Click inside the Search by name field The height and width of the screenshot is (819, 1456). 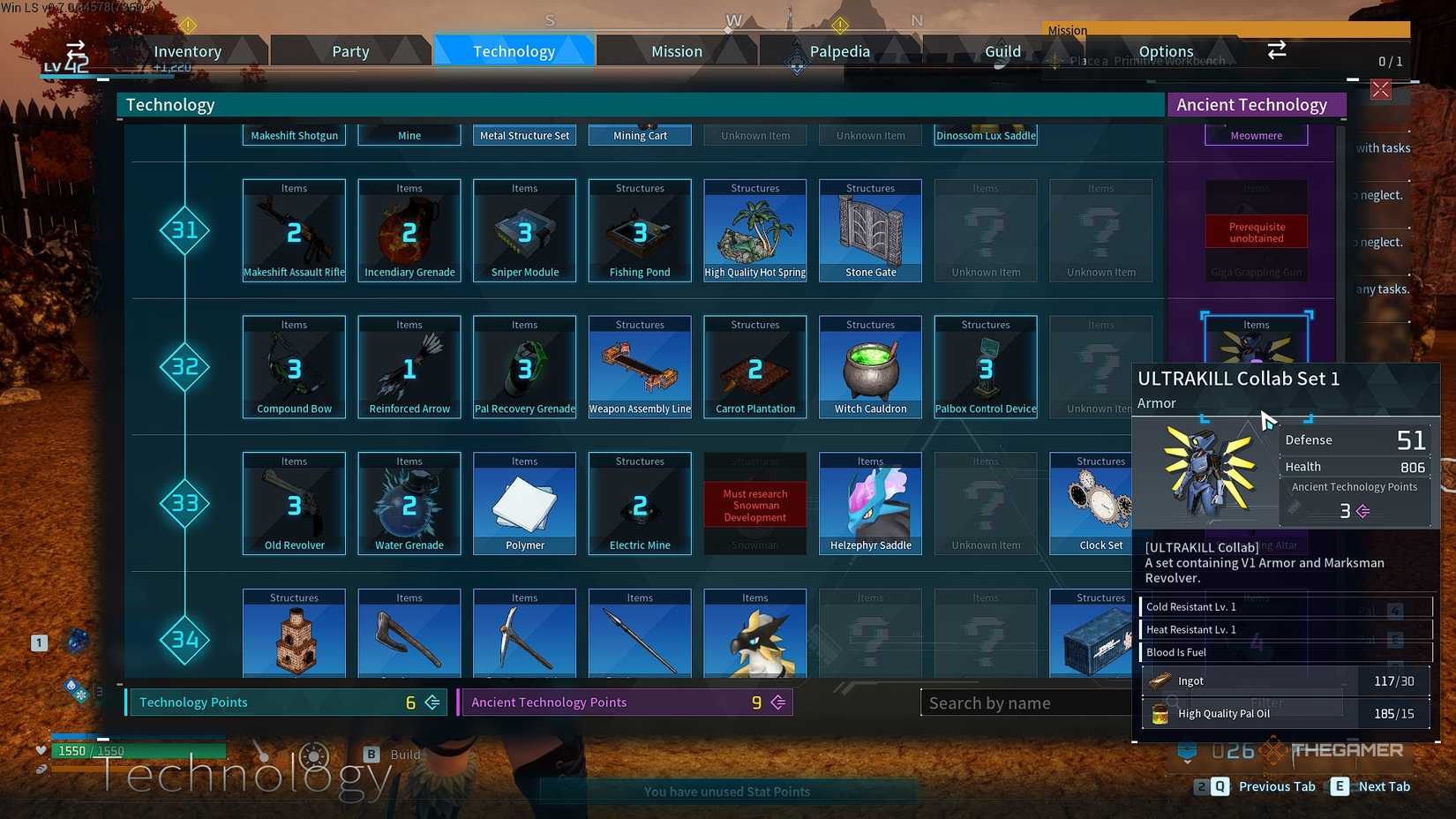pos(1024,703)
